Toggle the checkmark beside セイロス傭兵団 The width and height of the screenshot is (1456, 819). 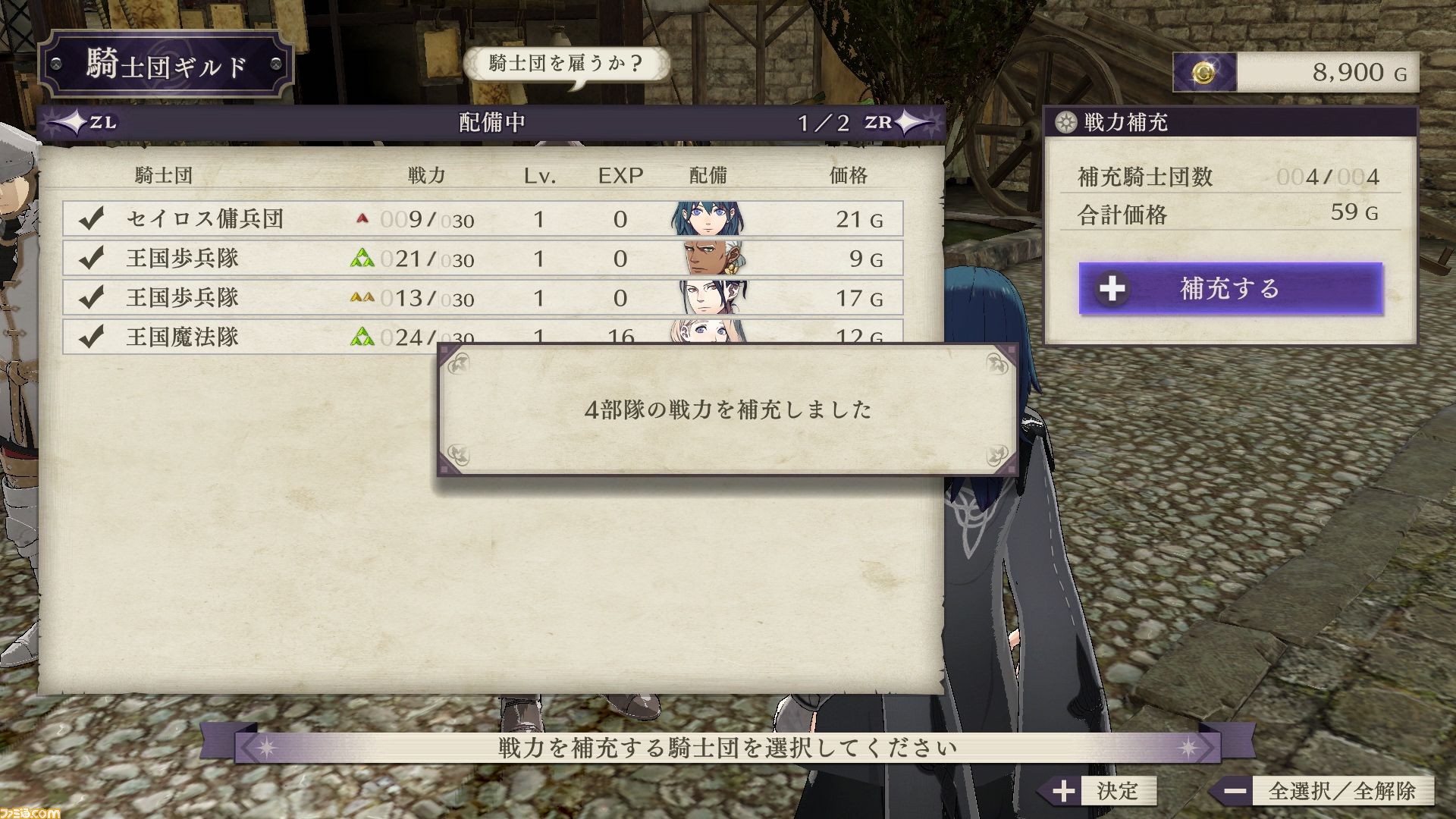tap(91, 219)
